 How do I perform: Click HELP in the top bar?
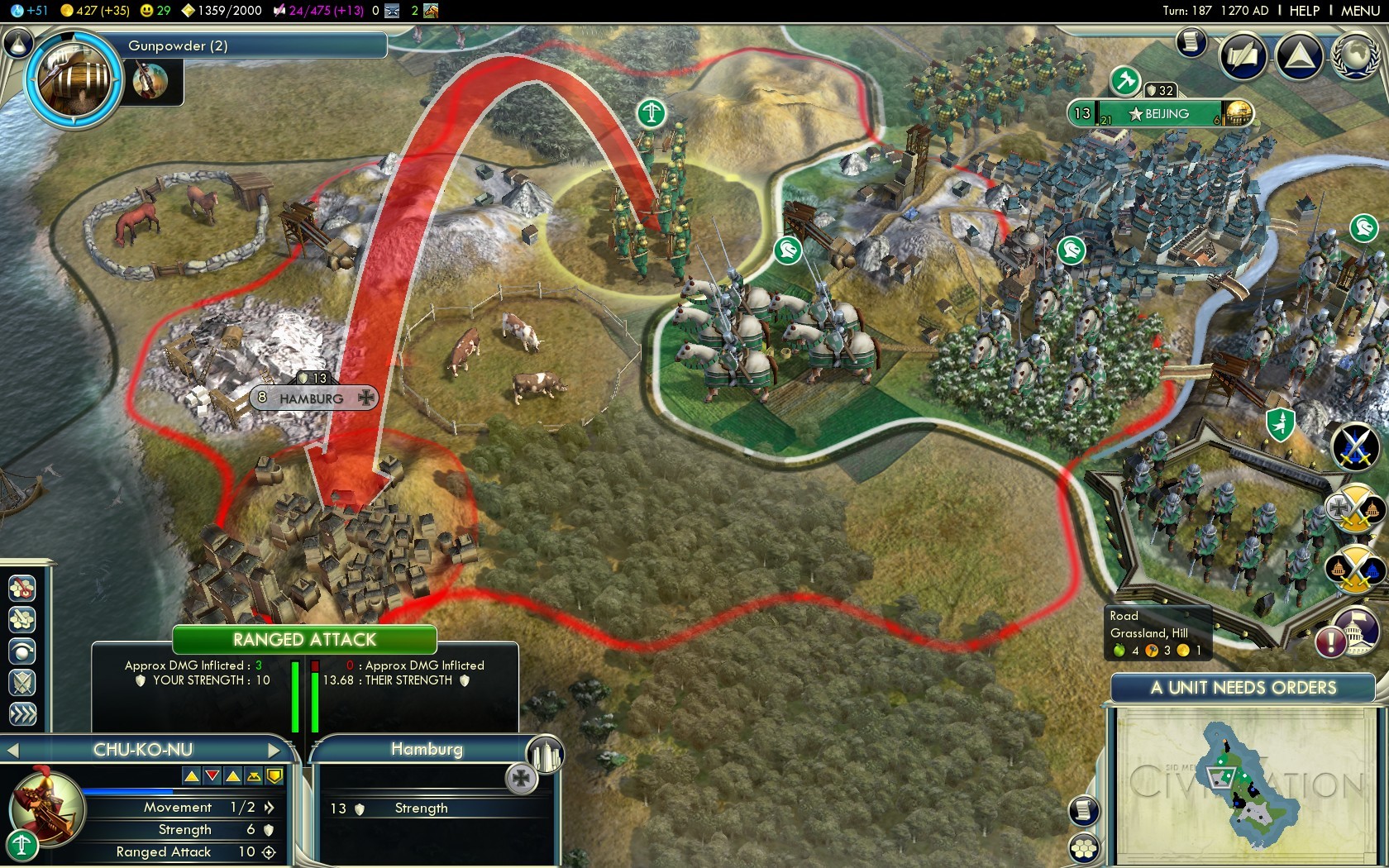(1304, 11)
